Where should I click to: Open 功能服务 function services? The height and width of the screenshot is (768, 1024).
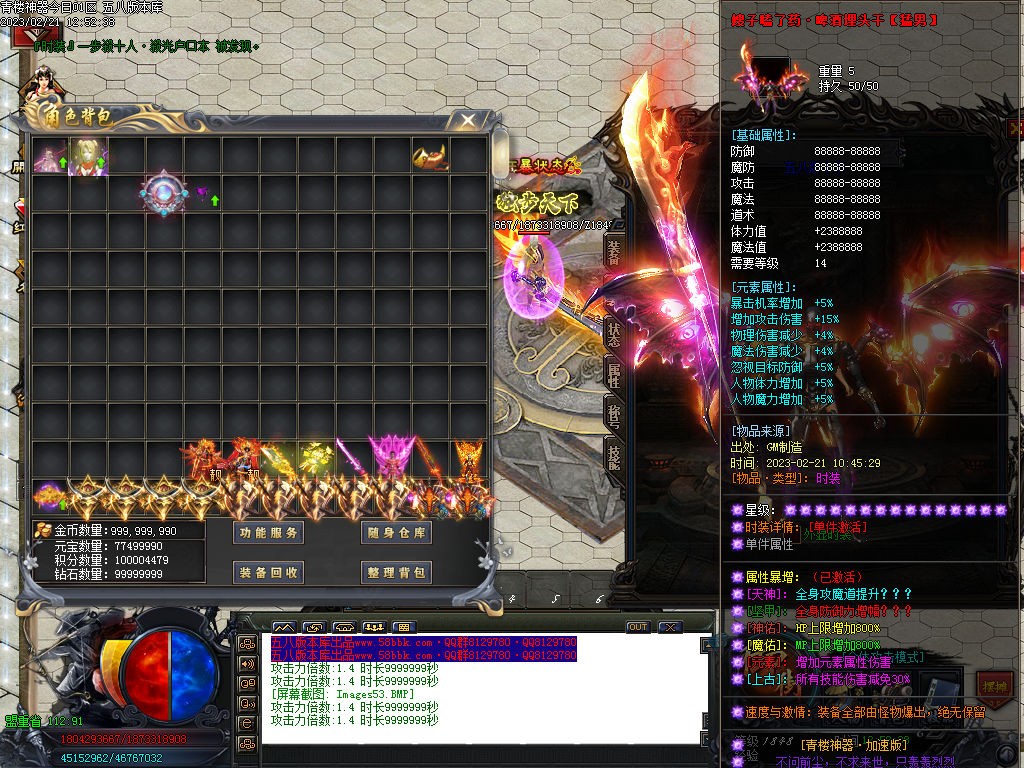[x=268, y=533]
